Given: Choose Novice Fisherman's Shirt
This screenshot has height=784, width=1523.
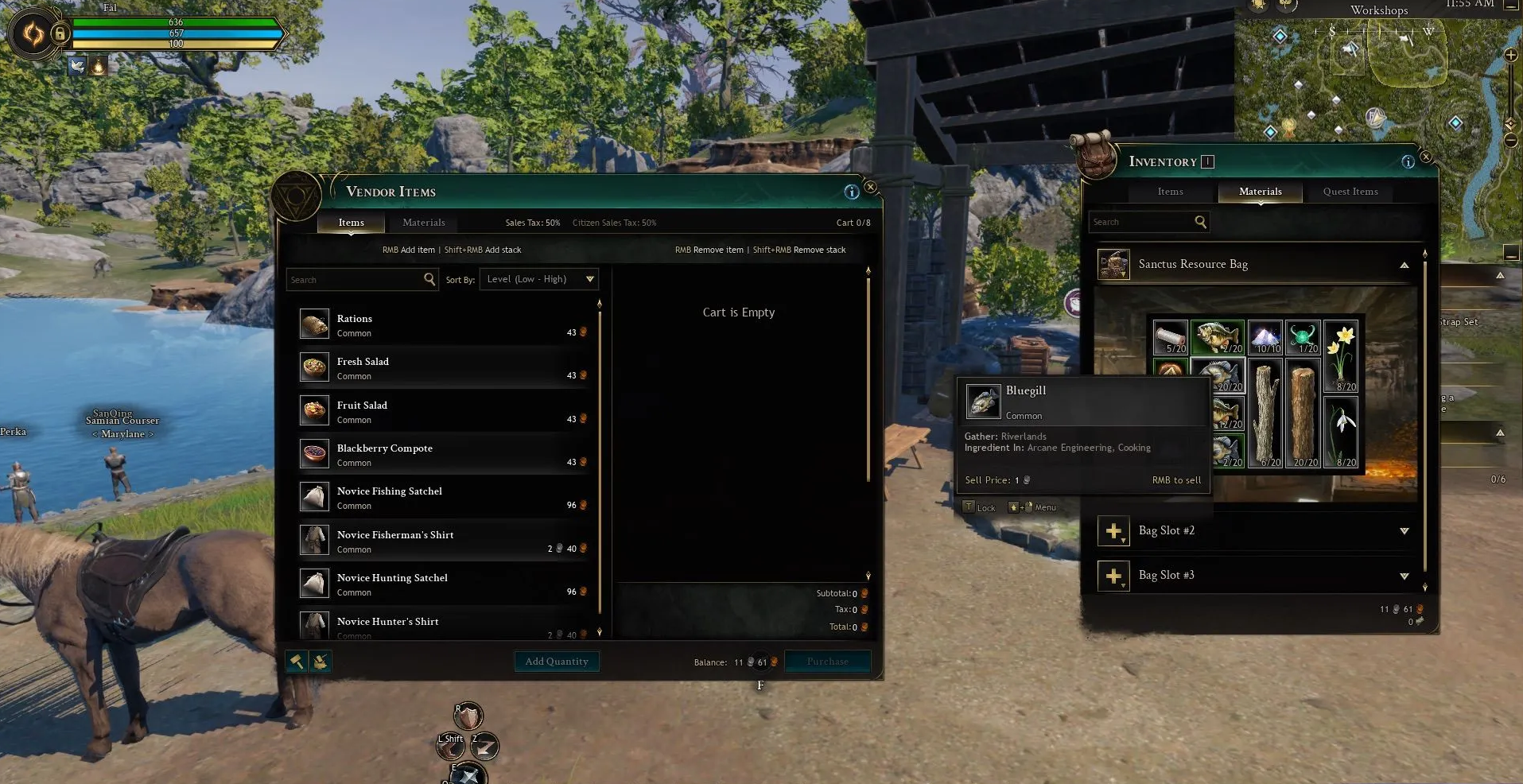Looking at the screenshot, I should coord(445,541).
